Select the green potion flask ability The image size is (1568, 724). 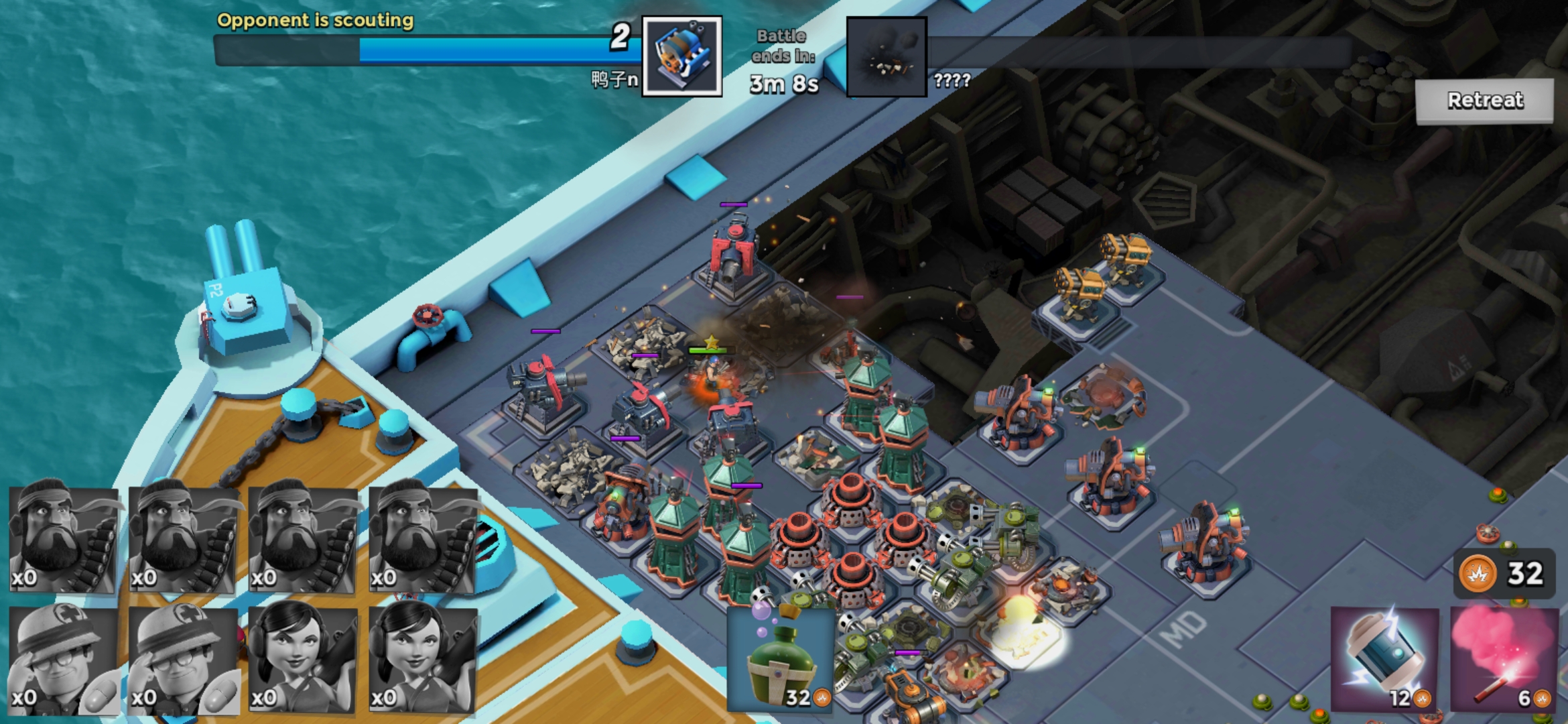click(781, 659)
